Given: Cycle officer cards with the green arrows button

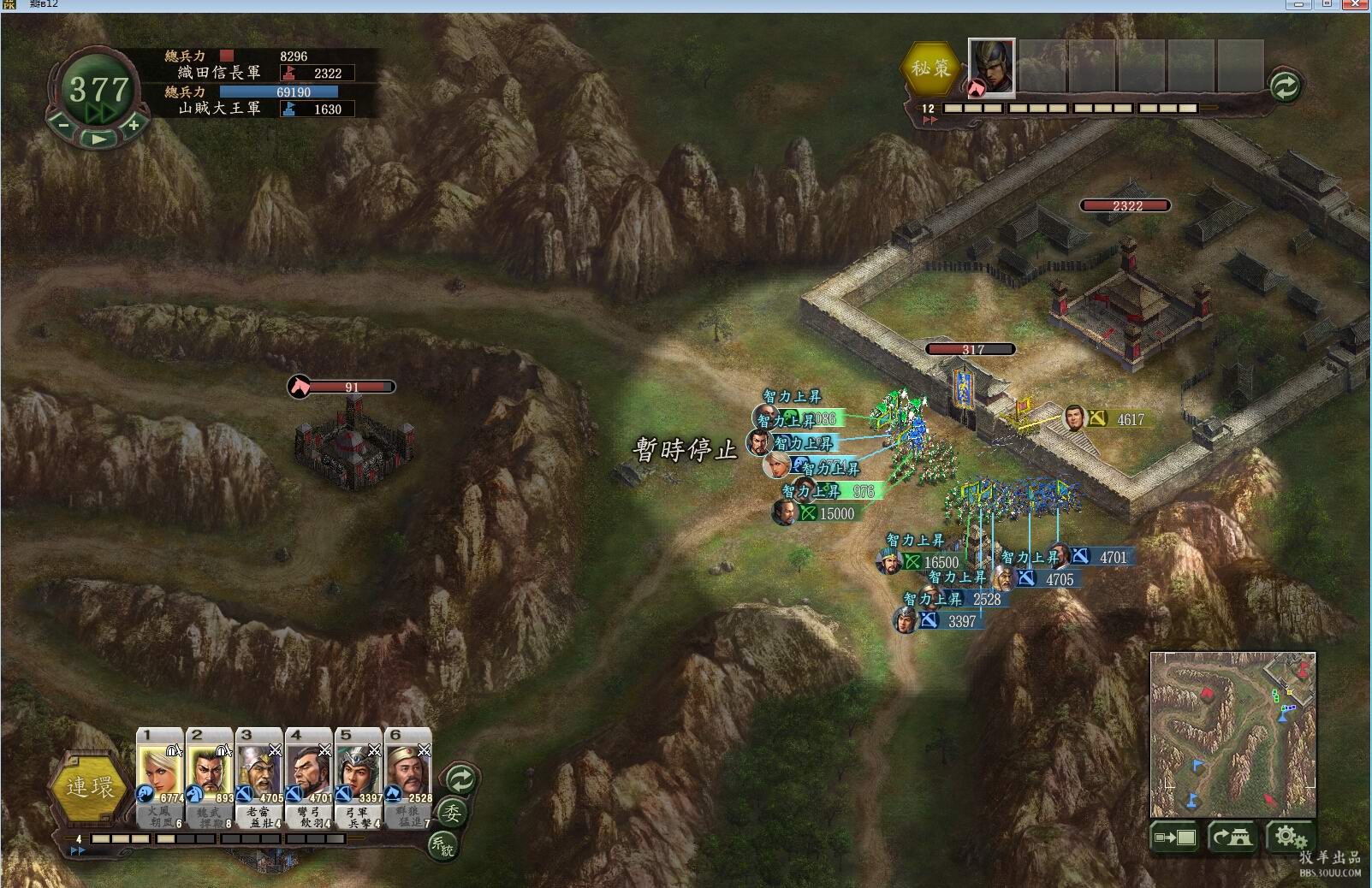Looking at the screenshot, I should click(460, 779).
